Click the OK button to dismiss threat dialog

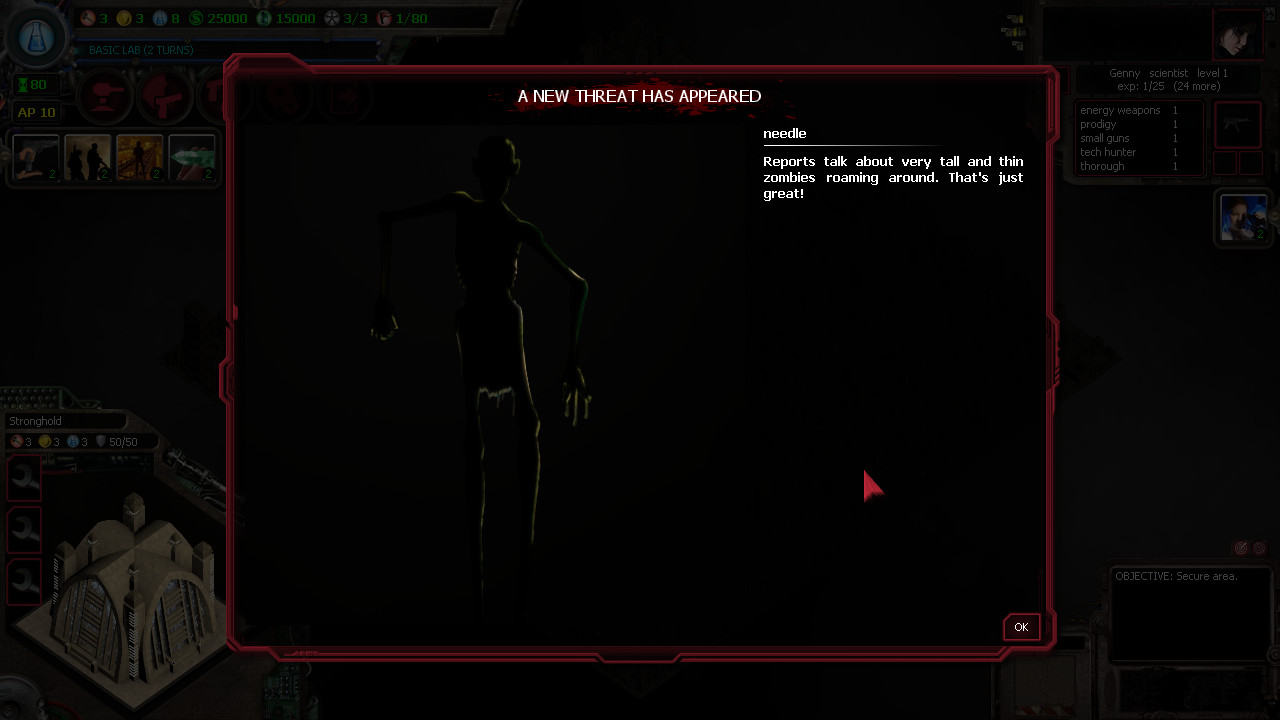click(1020, 627)
